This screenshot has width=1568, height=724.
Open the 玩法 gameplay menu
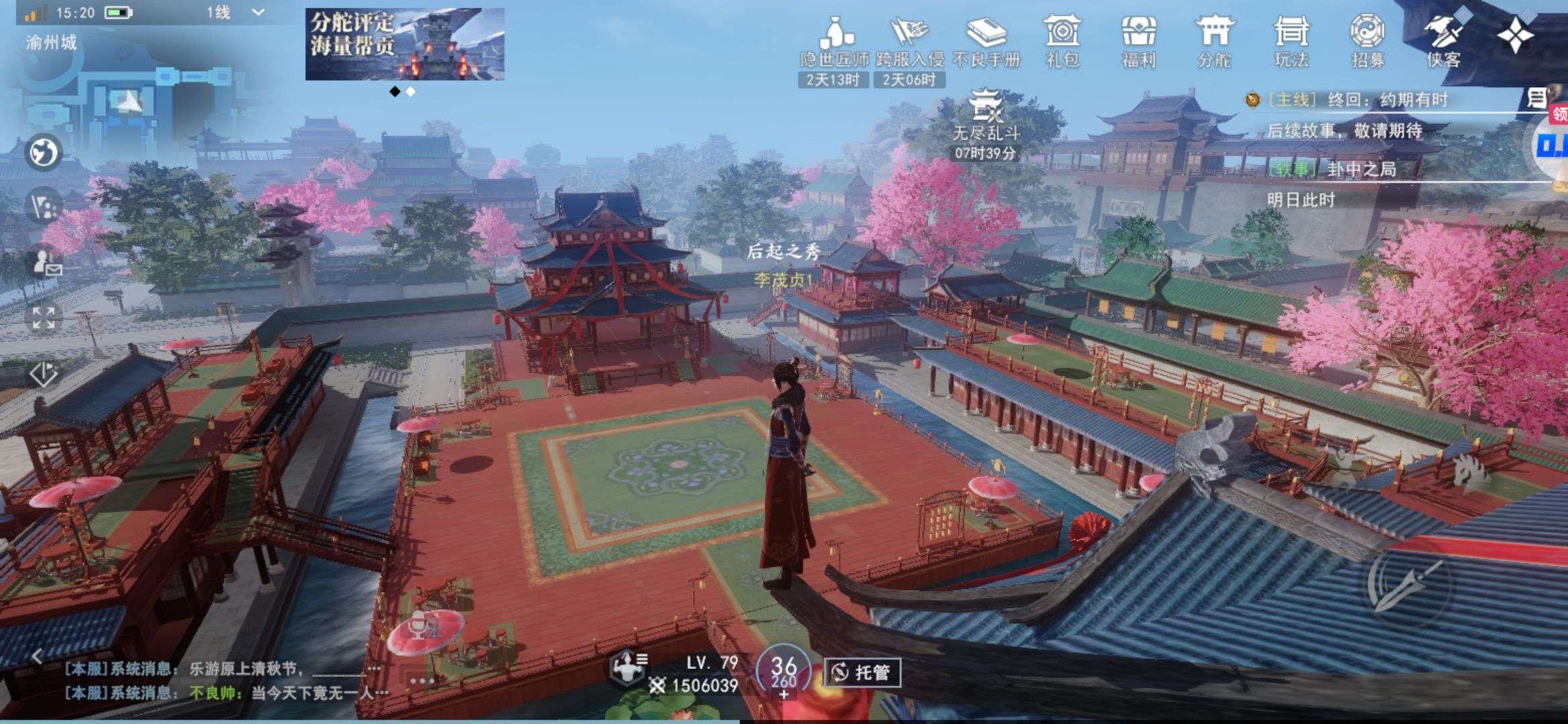[1291, 42]
